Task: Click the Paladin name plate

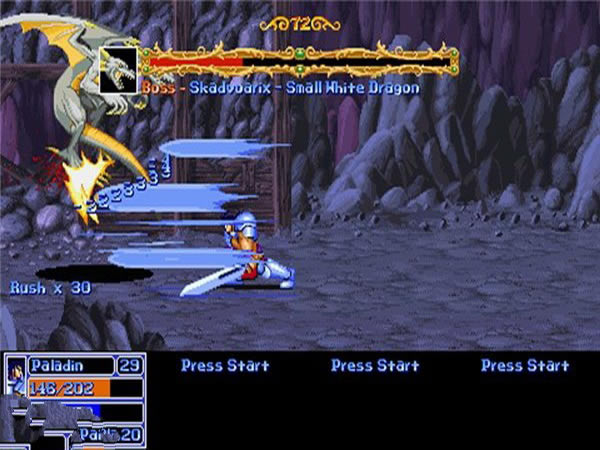Action: pos(70,365)
